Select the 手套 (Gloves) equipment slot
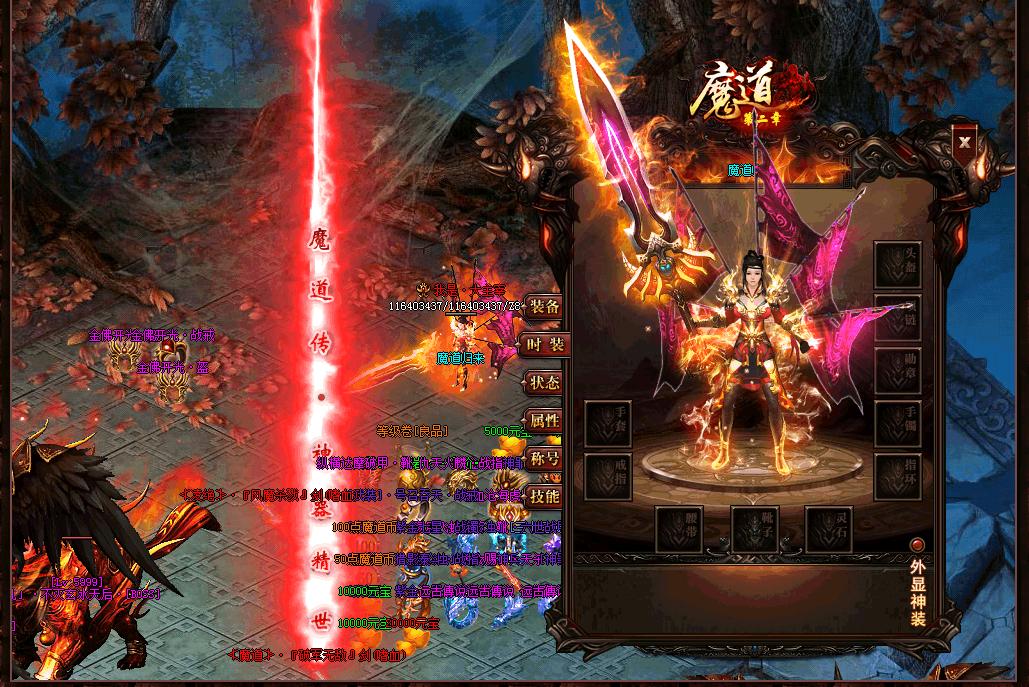 [x=608, y=424]
